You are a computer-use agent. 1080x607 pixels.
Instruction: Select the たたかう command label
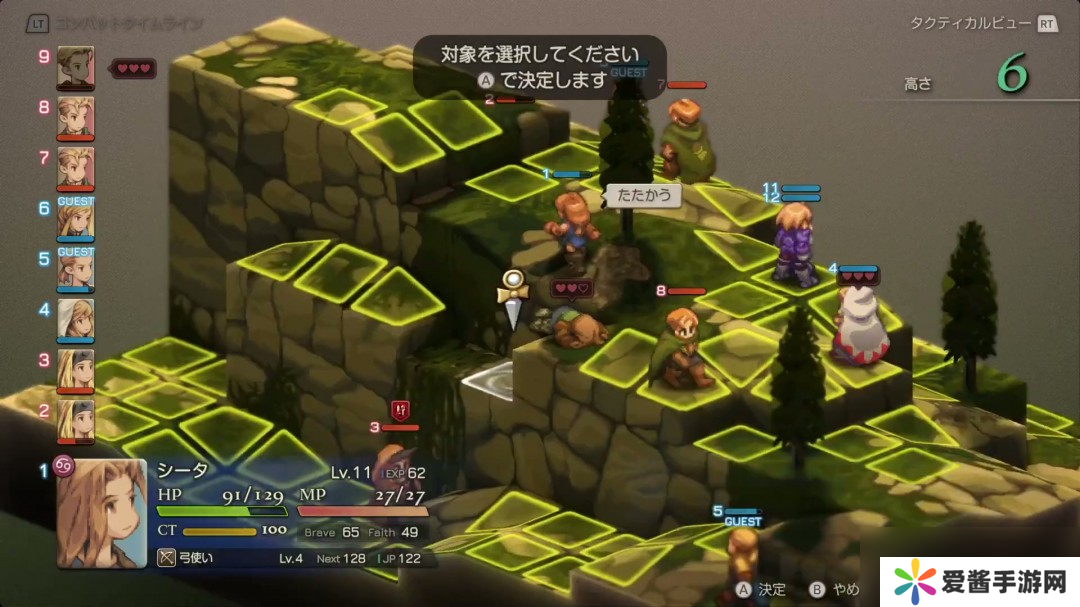pyautogui.click(x=643, y=195)
